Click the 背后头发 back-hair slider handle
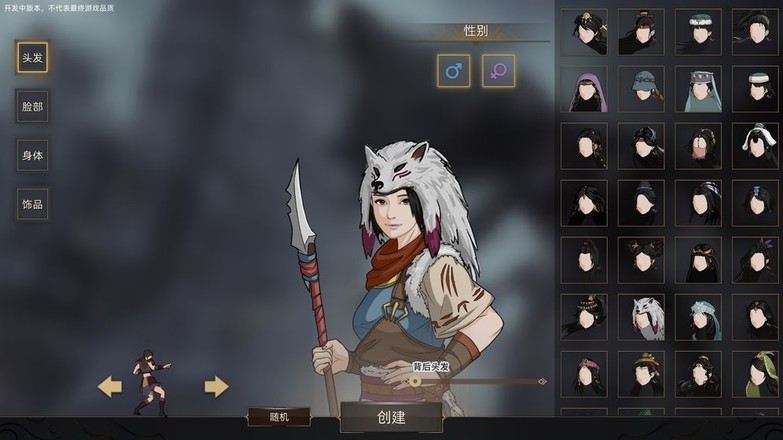Viewport: 783px width, 440px height. point(415,381)
